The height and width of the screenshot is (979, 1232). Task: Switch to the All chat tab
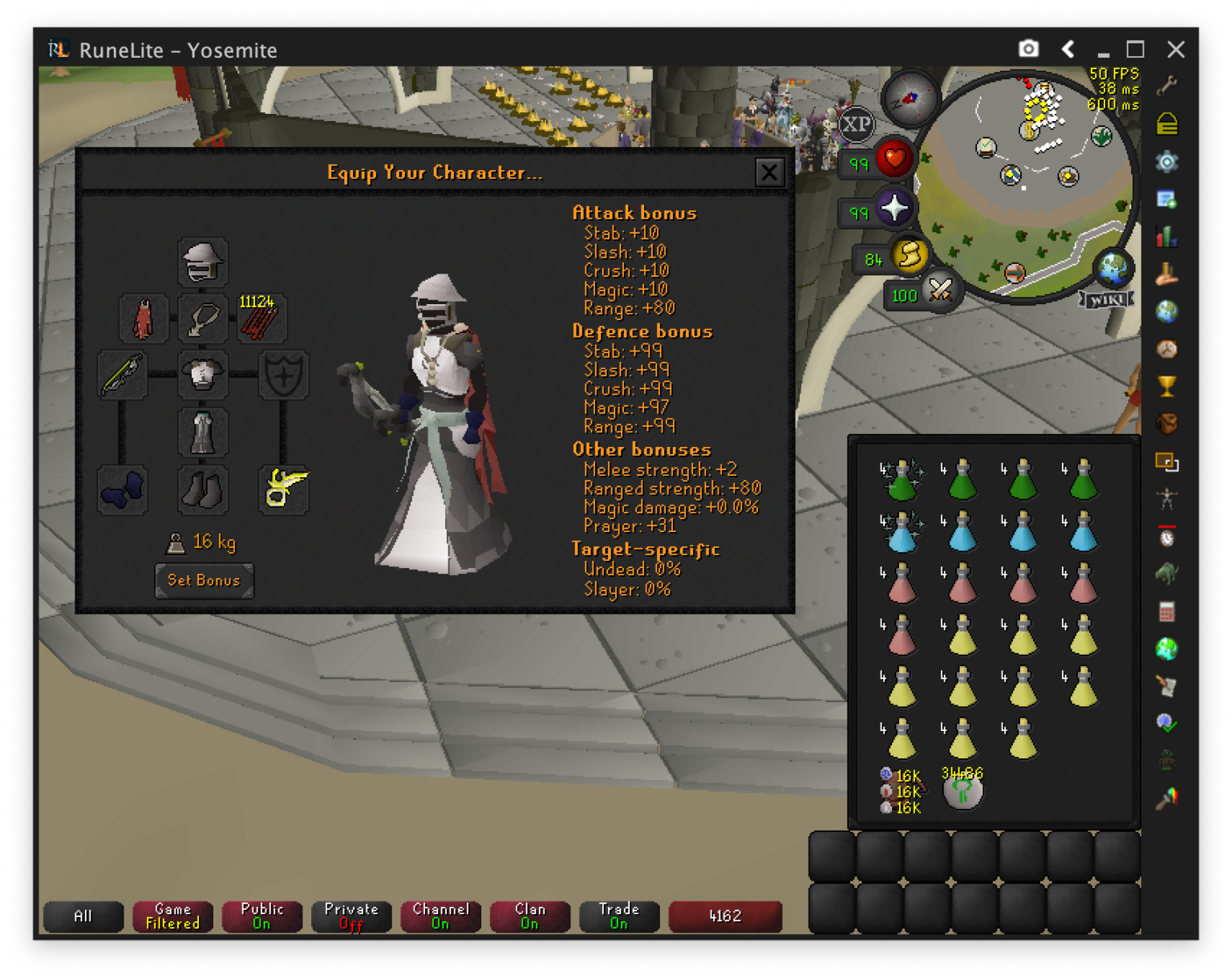tap(83, 916)
